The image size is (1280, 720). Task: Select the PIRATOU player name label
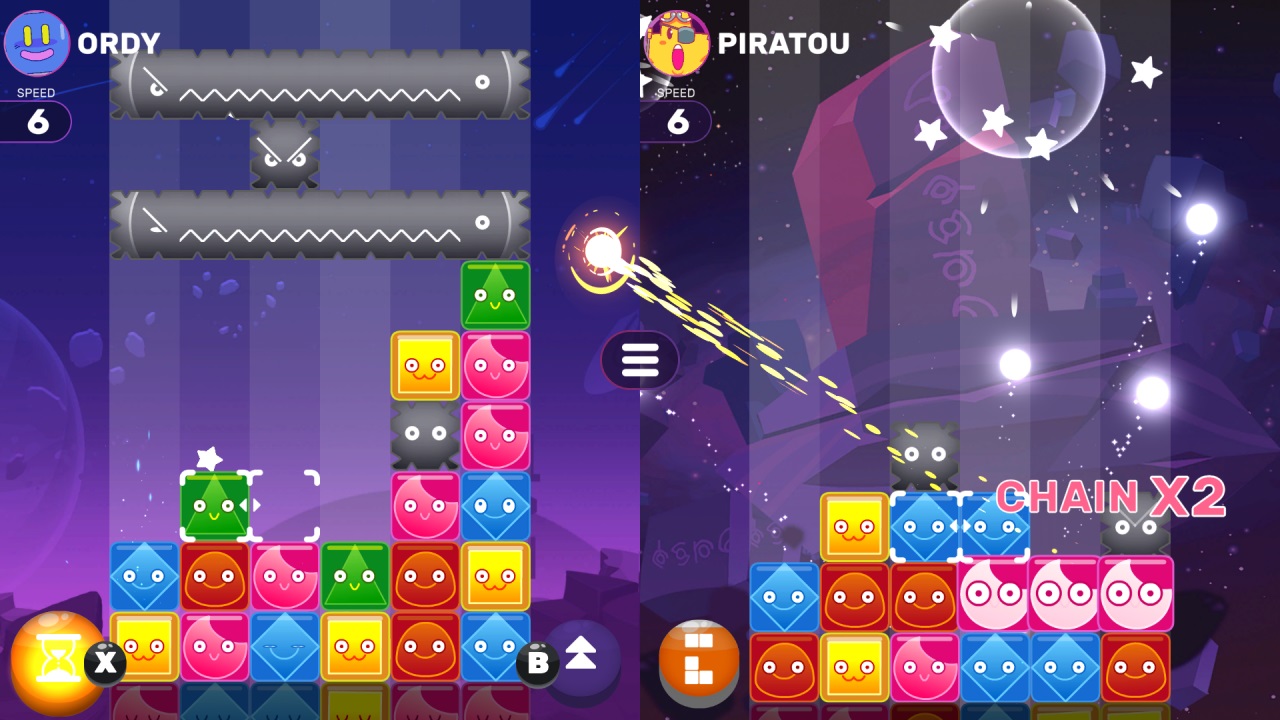point(785,42)
